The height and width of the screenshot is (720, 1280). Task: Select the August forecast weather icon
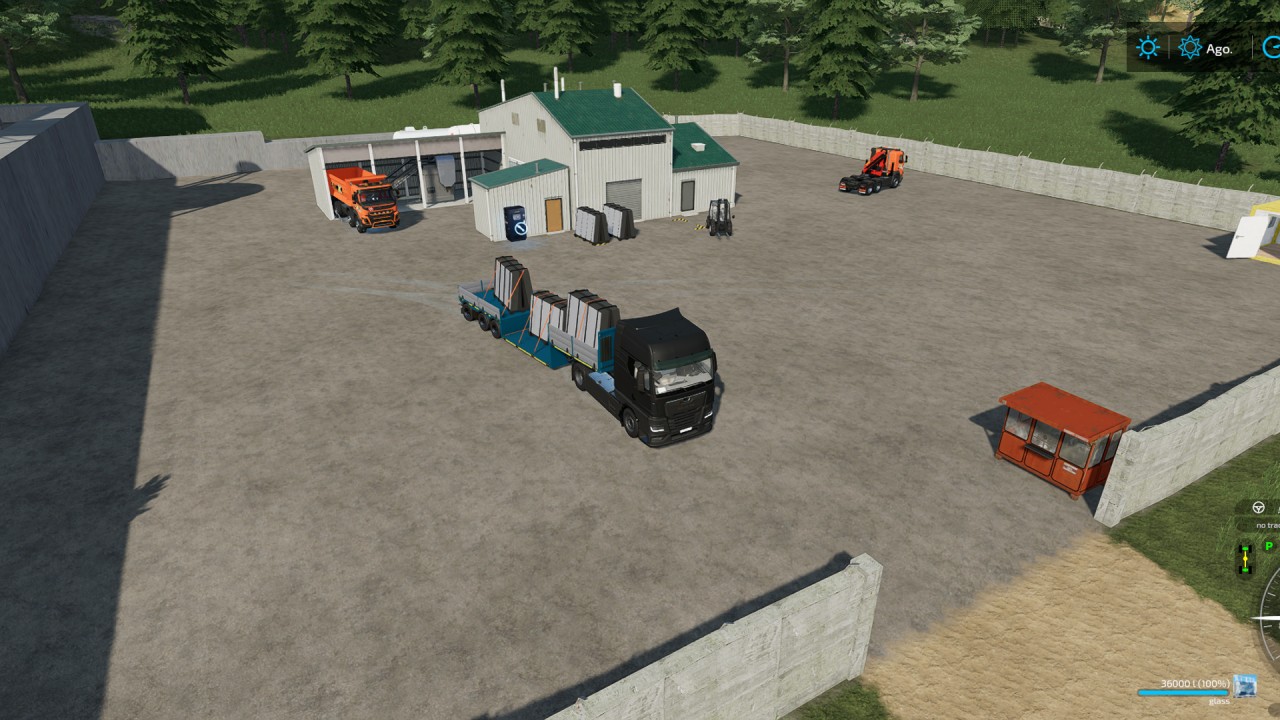[1189, 46]
